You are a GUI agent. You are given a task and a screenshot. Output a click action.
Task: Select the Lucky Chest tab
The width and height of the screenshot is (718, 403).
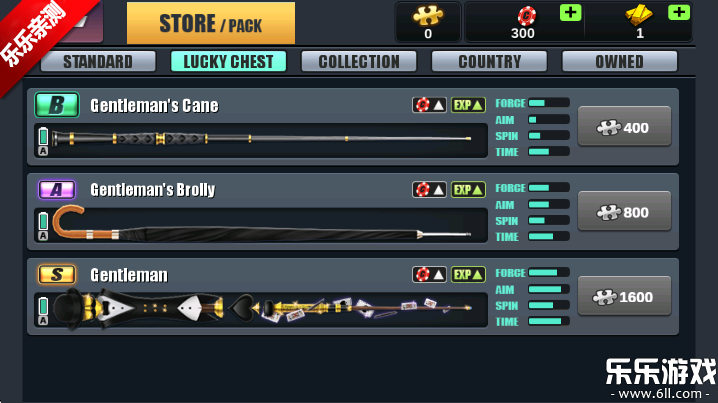(228, 61)
